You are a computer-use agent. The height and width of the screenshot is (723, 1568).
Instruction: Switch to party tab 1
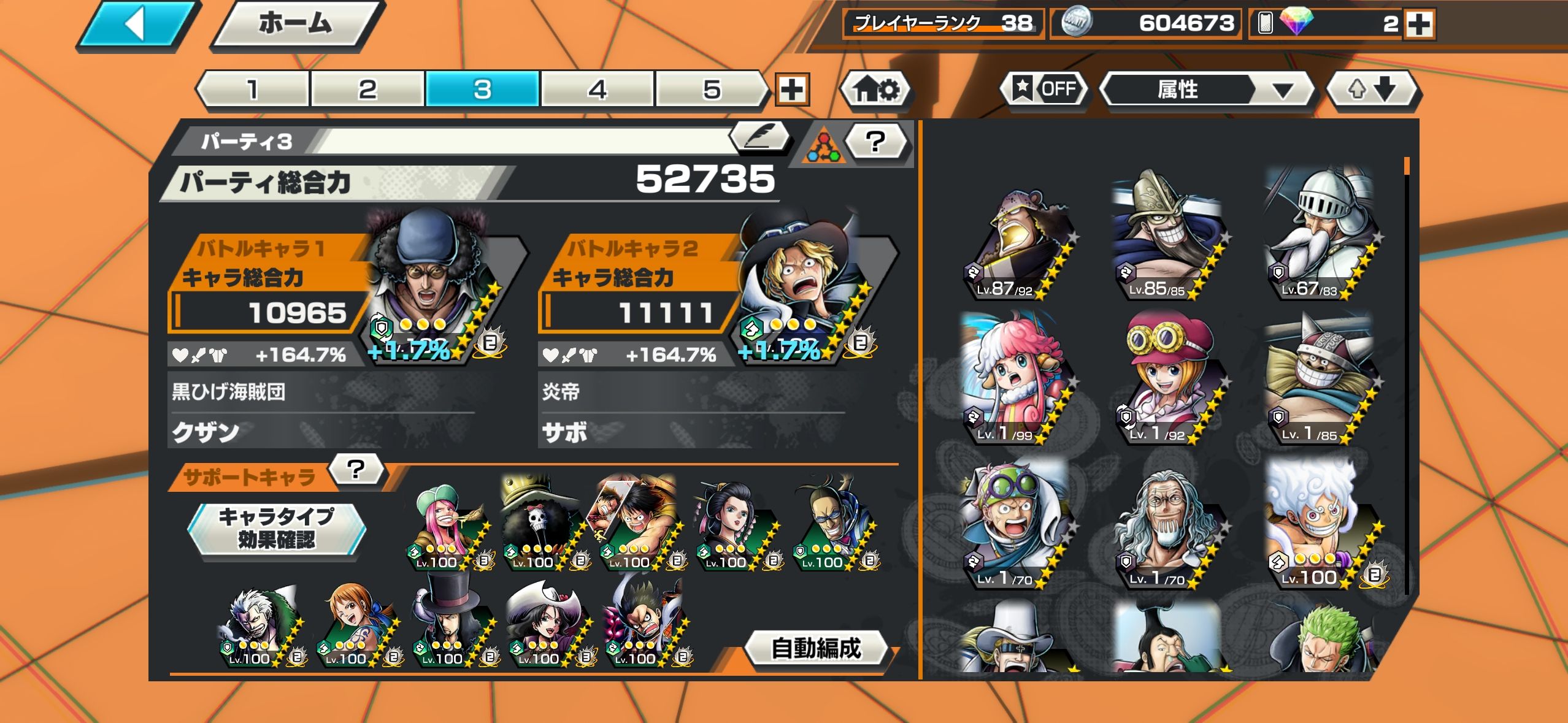pos(253,90)
